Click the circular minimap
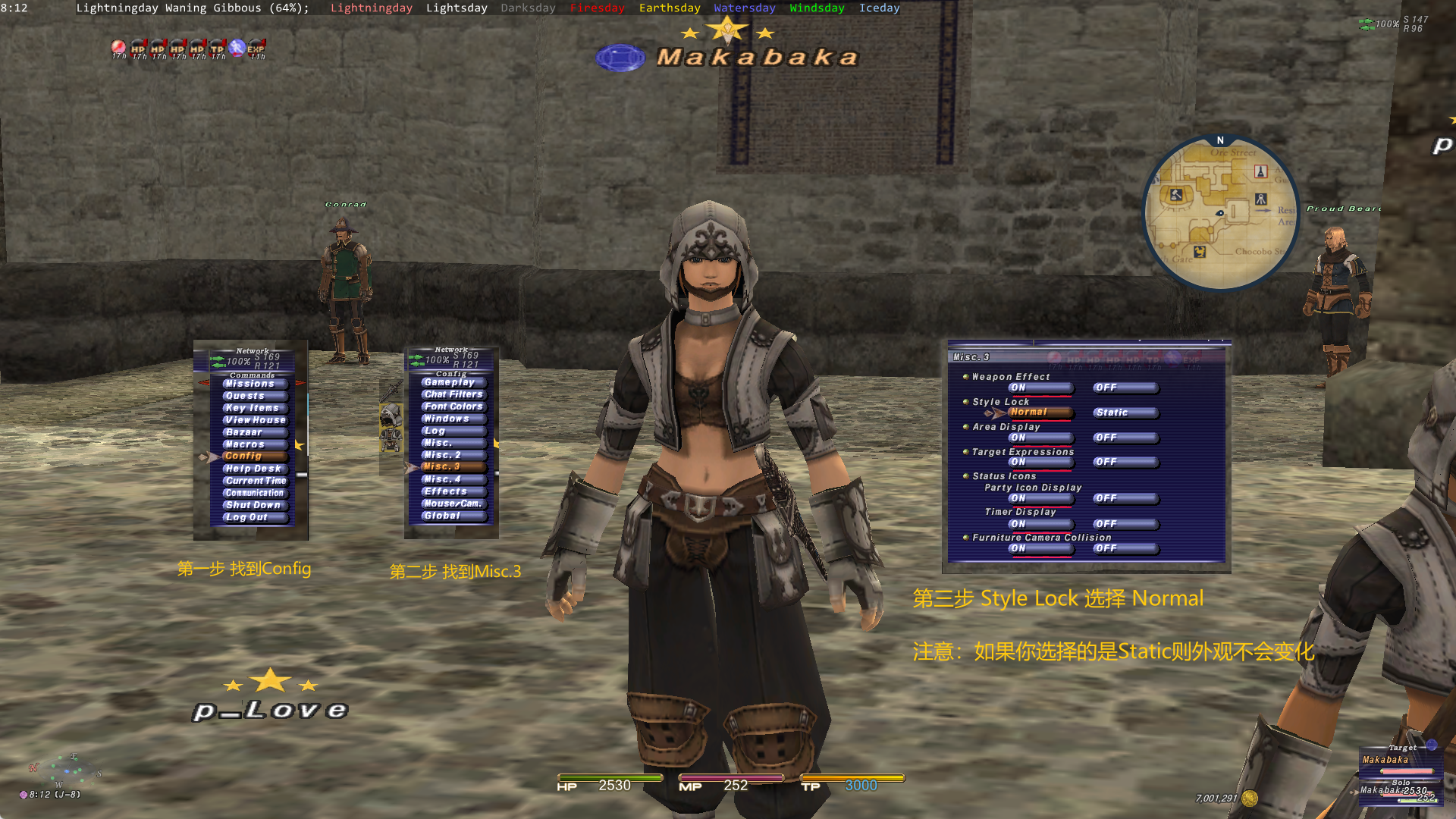Image resolution: width=1456 pixels, height=819 pixels. point(1220,214)
